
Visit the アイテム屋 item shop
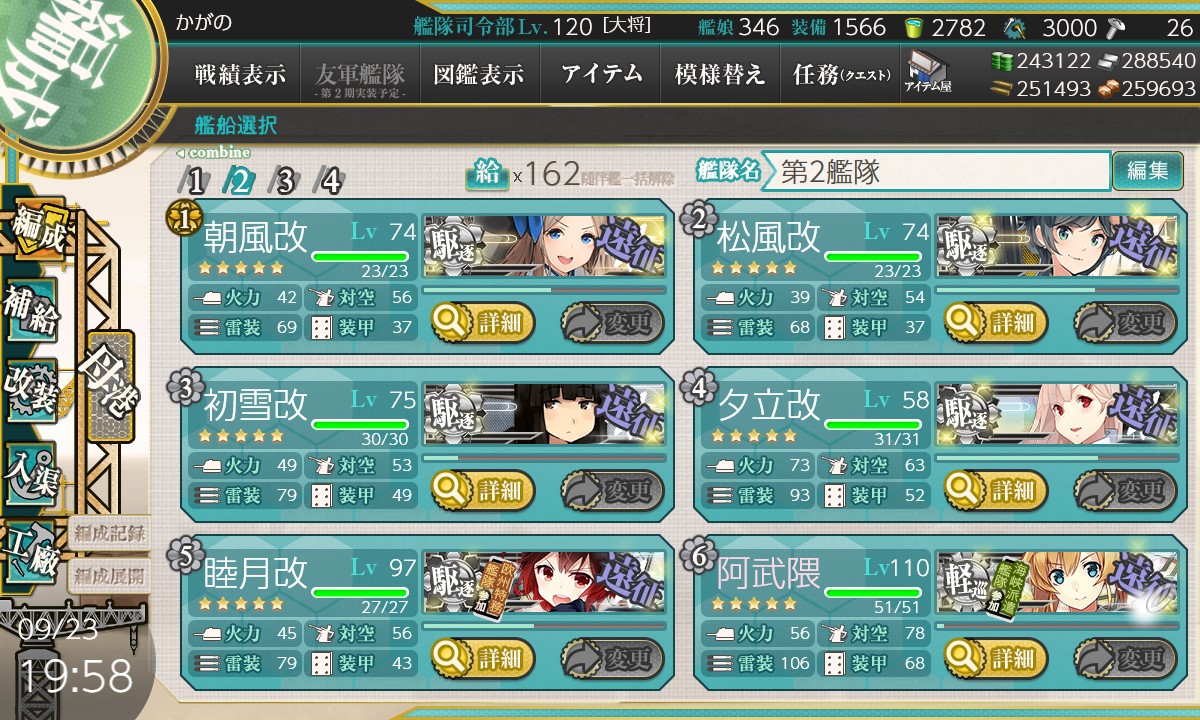(927, 72)
